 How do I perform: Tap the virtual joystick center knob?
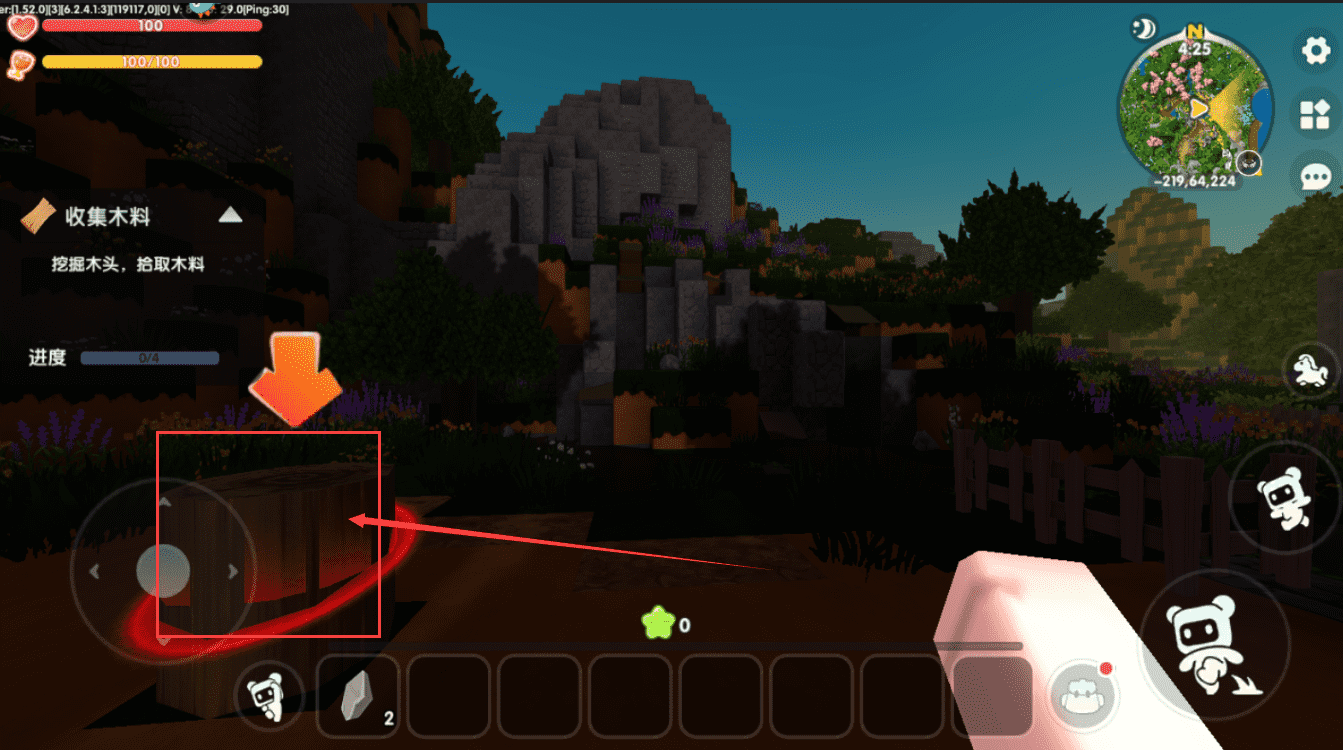163,571
